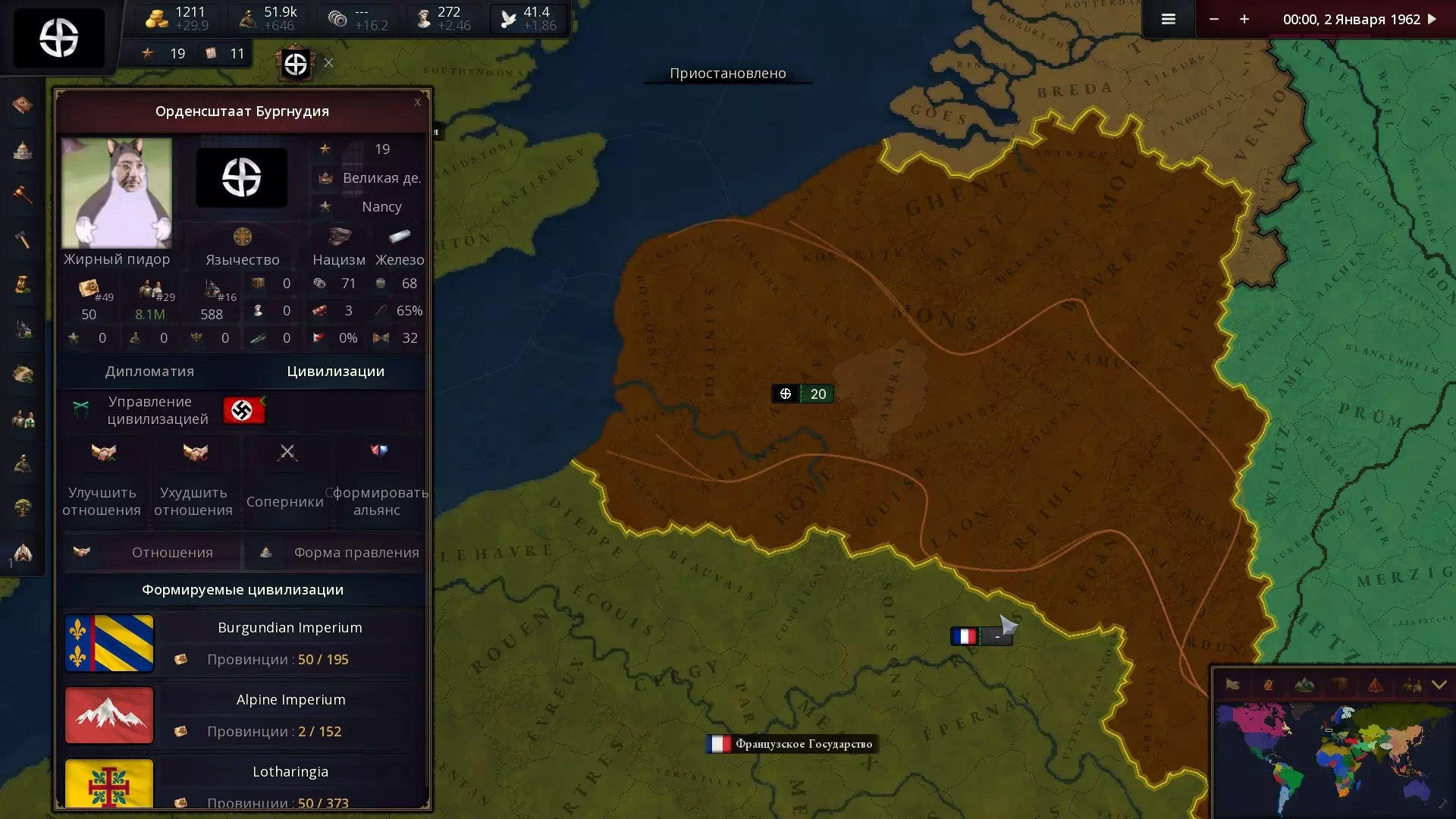Resume time with the play arrow
Viewport: 1456px width, 819px height.
[1432, 20]
